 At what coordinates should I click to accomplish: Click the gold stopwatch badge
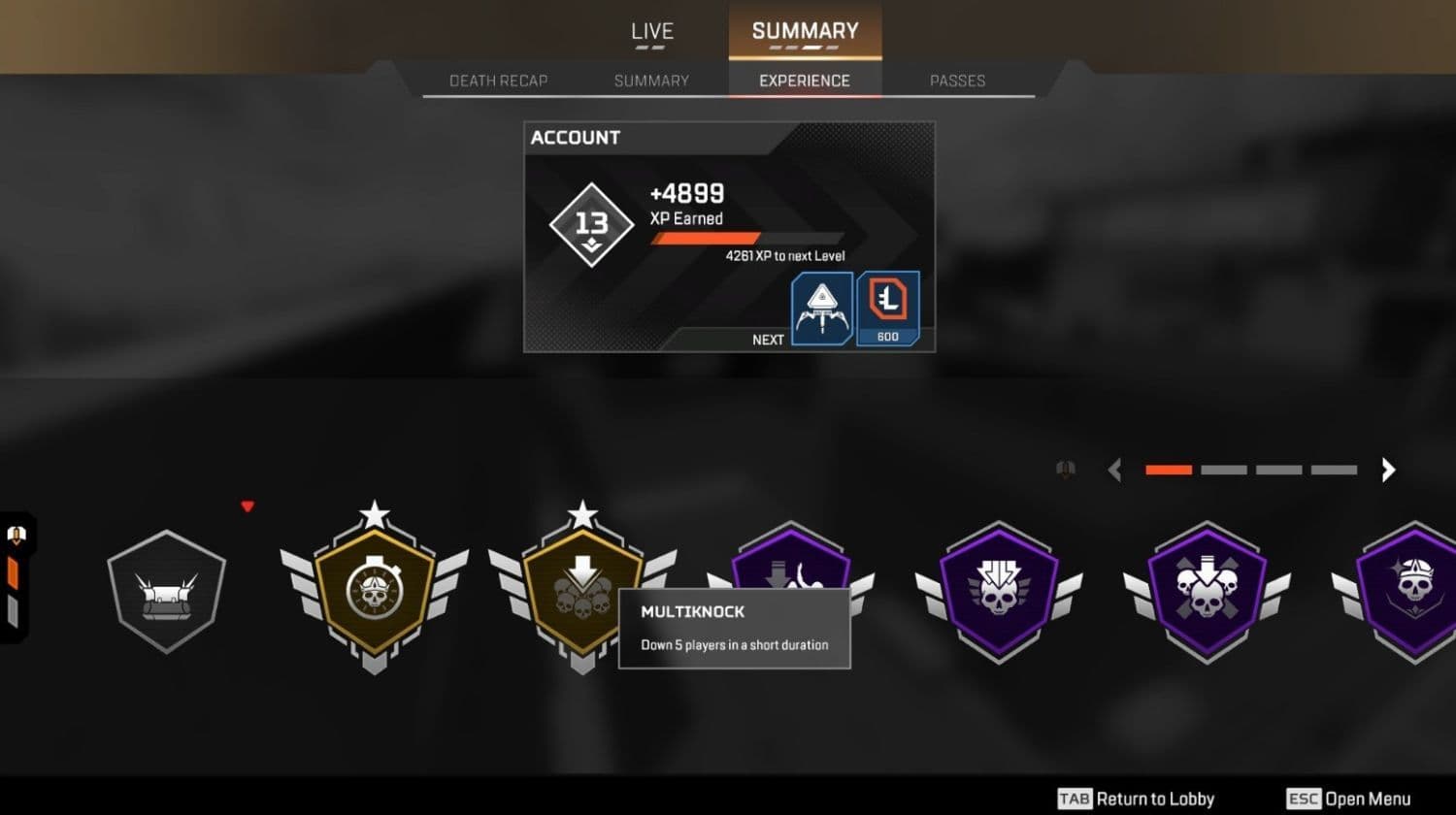point(374,590)
